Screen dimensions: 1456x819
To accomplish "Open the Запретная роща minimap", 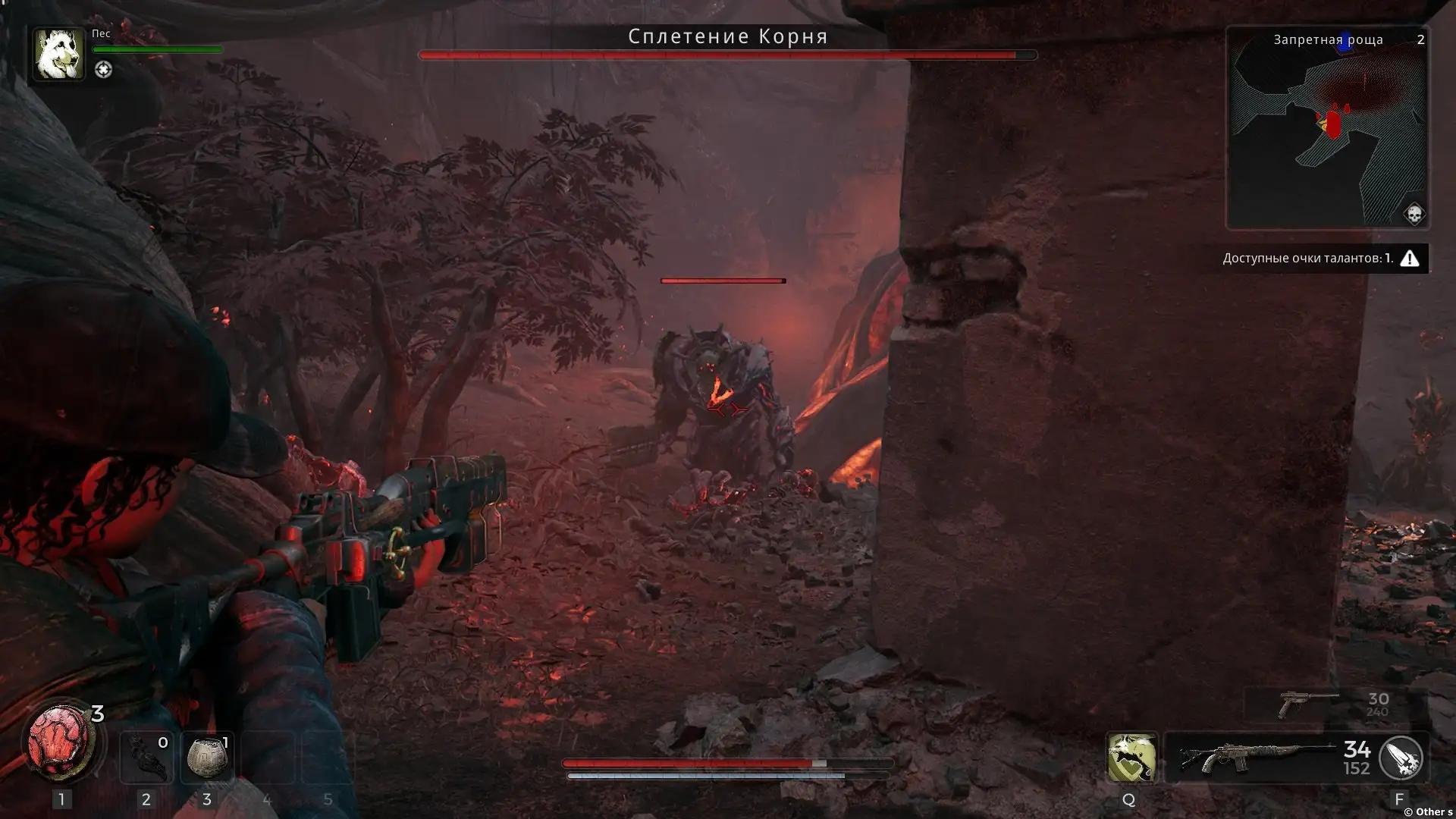I will click(x=1327, y=127).
